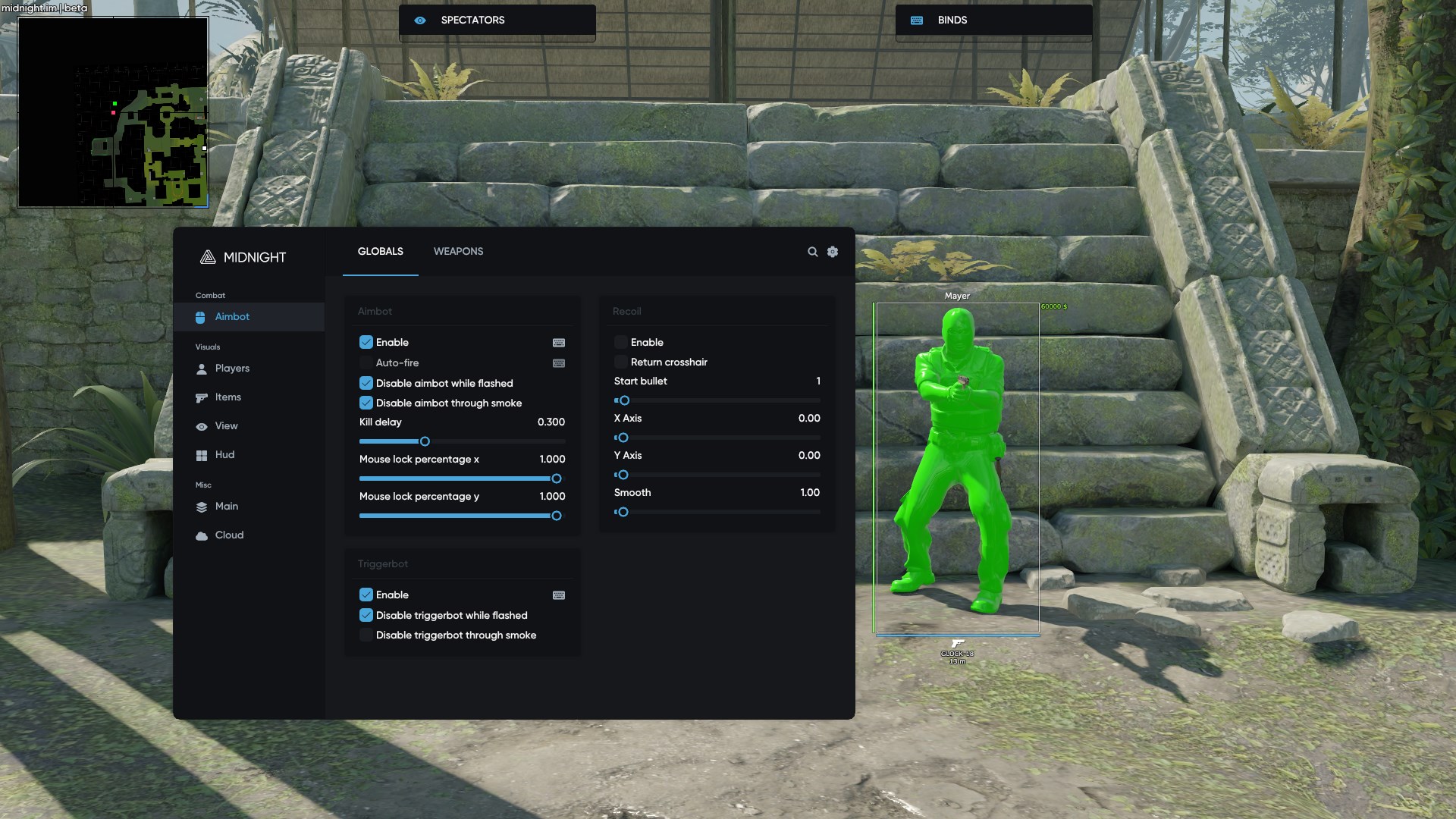Image resolution: width=1456 pixels, height=819 pixels.
Task: Click the keybind icon next to Auto-fire
Action: click(x=558, y=363)
